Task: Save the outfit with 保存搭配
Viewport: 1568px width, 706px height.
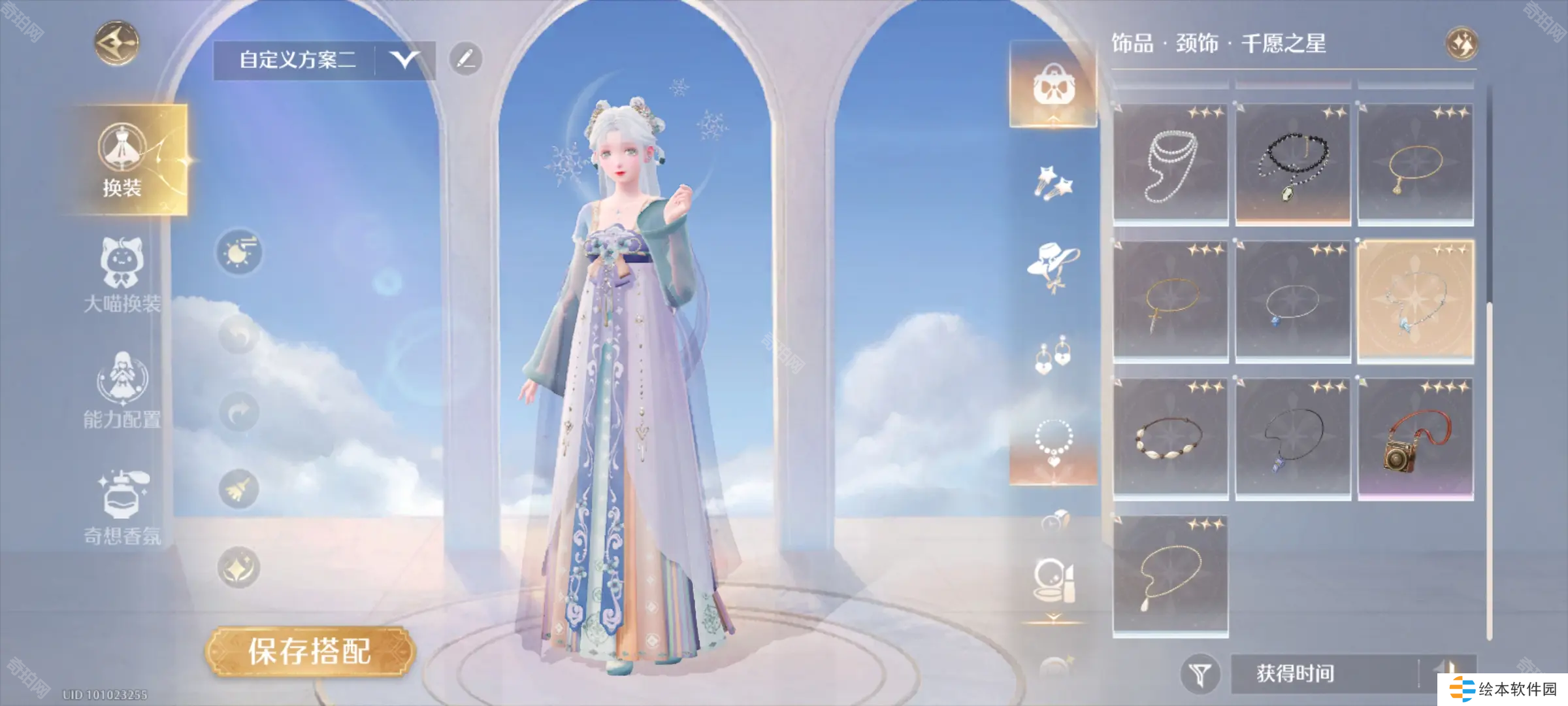Action: coord(310,651)
